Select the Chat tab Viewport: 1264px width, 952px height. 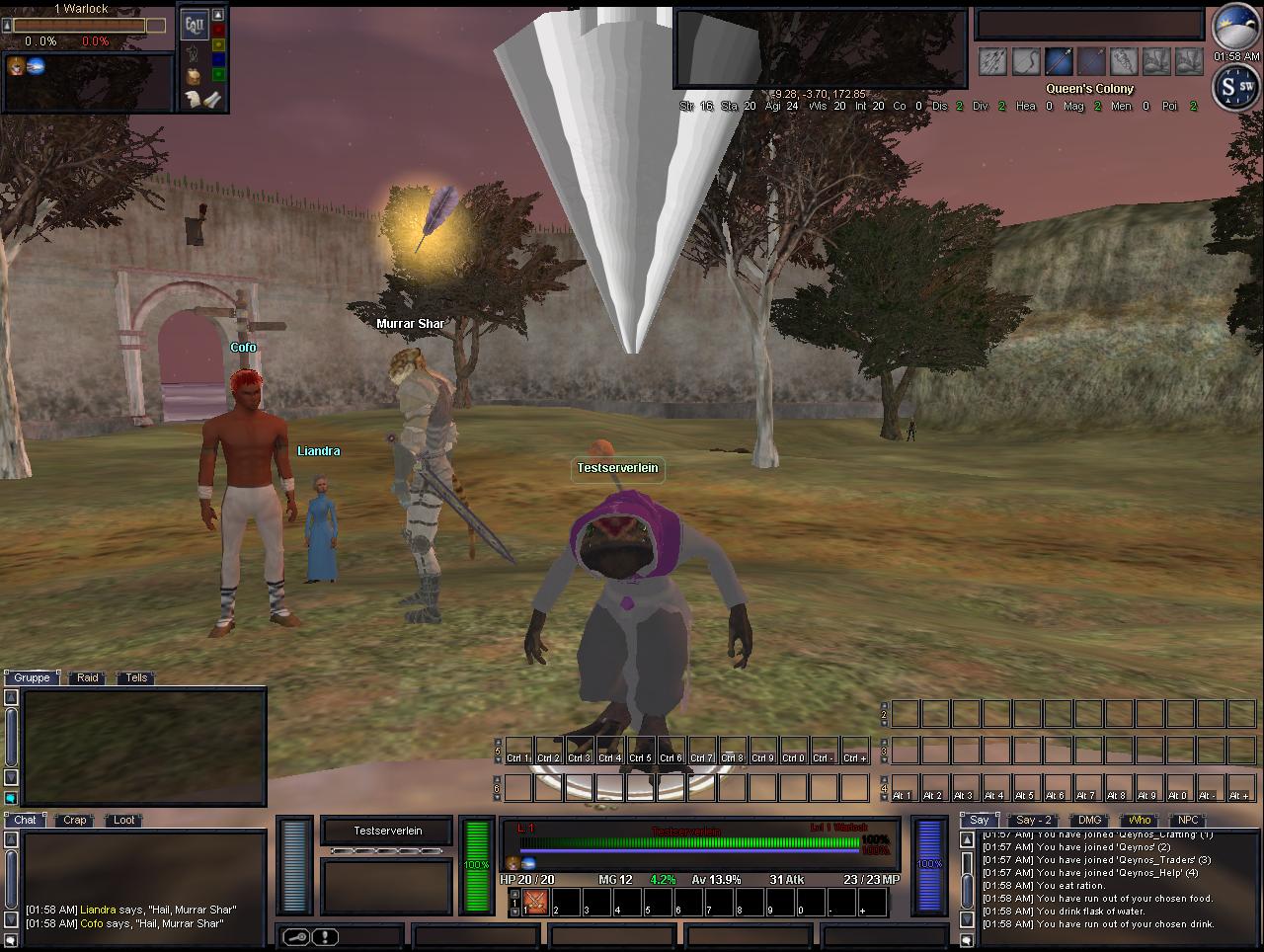[x=25, y=820]
